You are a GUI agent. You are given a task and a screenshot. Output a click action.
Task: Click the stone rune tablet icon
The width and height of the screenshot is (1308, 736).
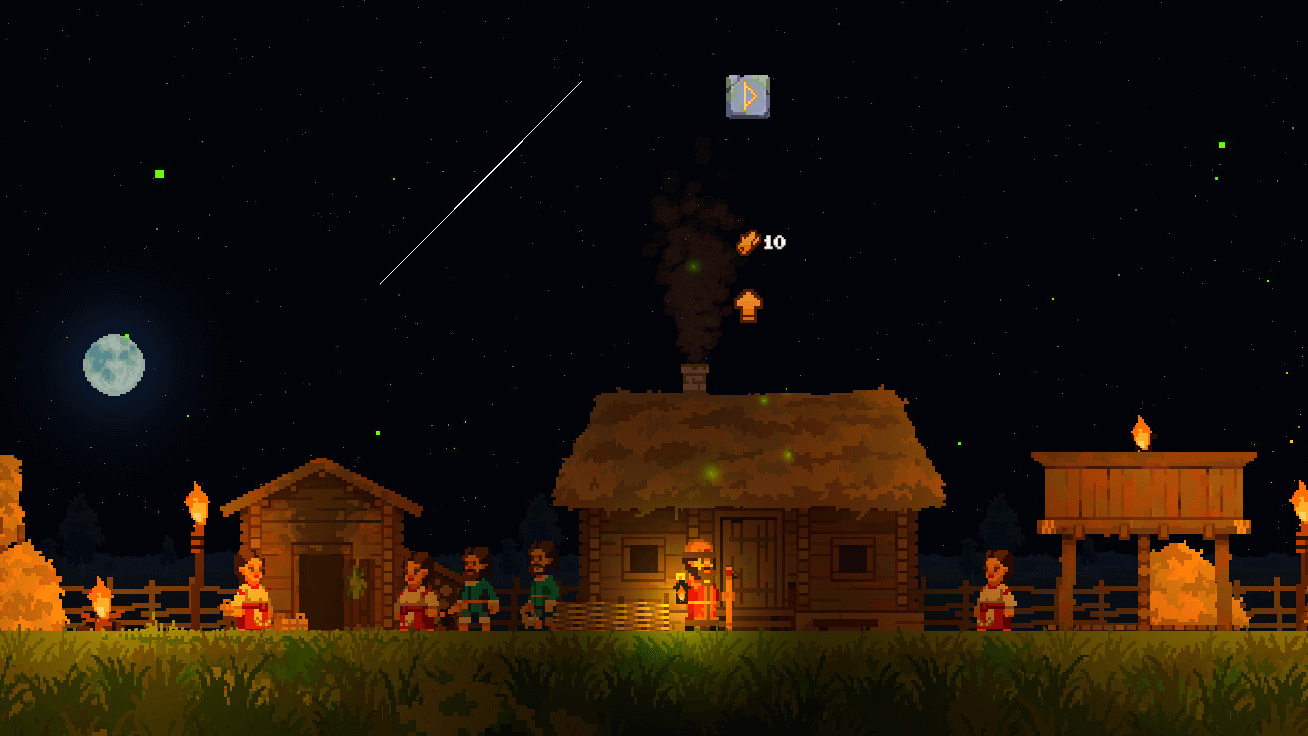[x=748, y=96]
